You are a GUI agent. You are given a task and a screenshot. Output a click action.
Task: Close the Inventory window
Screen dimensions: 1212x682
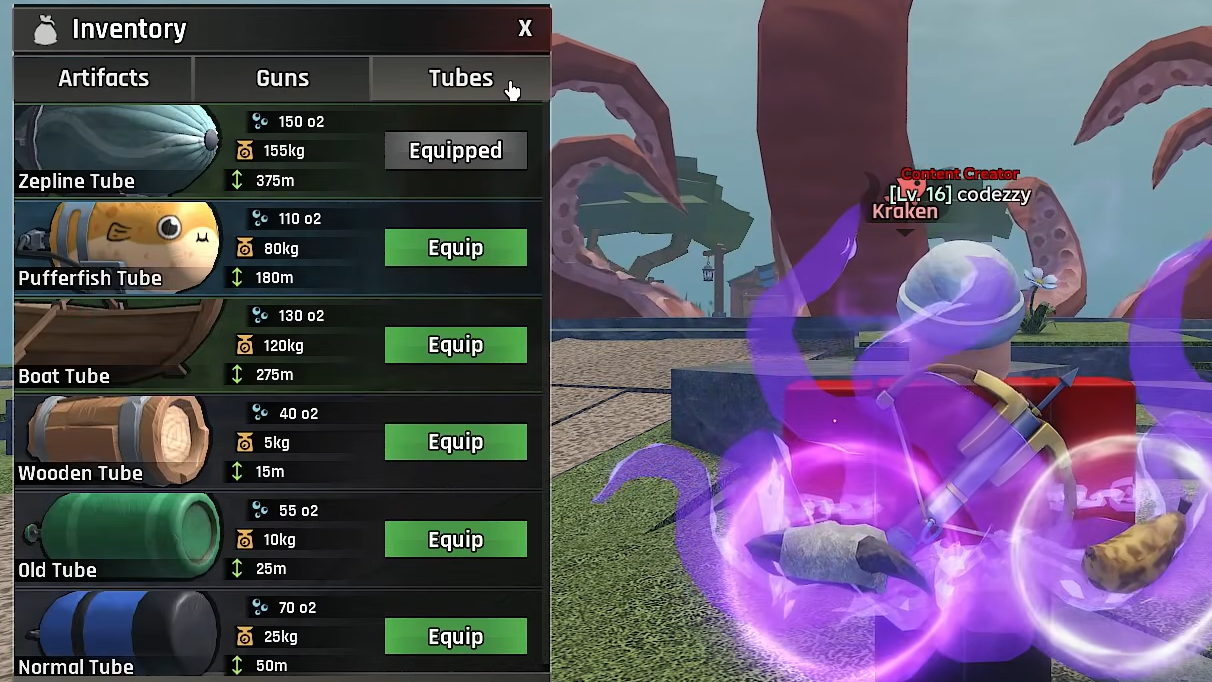click(525, 29)
